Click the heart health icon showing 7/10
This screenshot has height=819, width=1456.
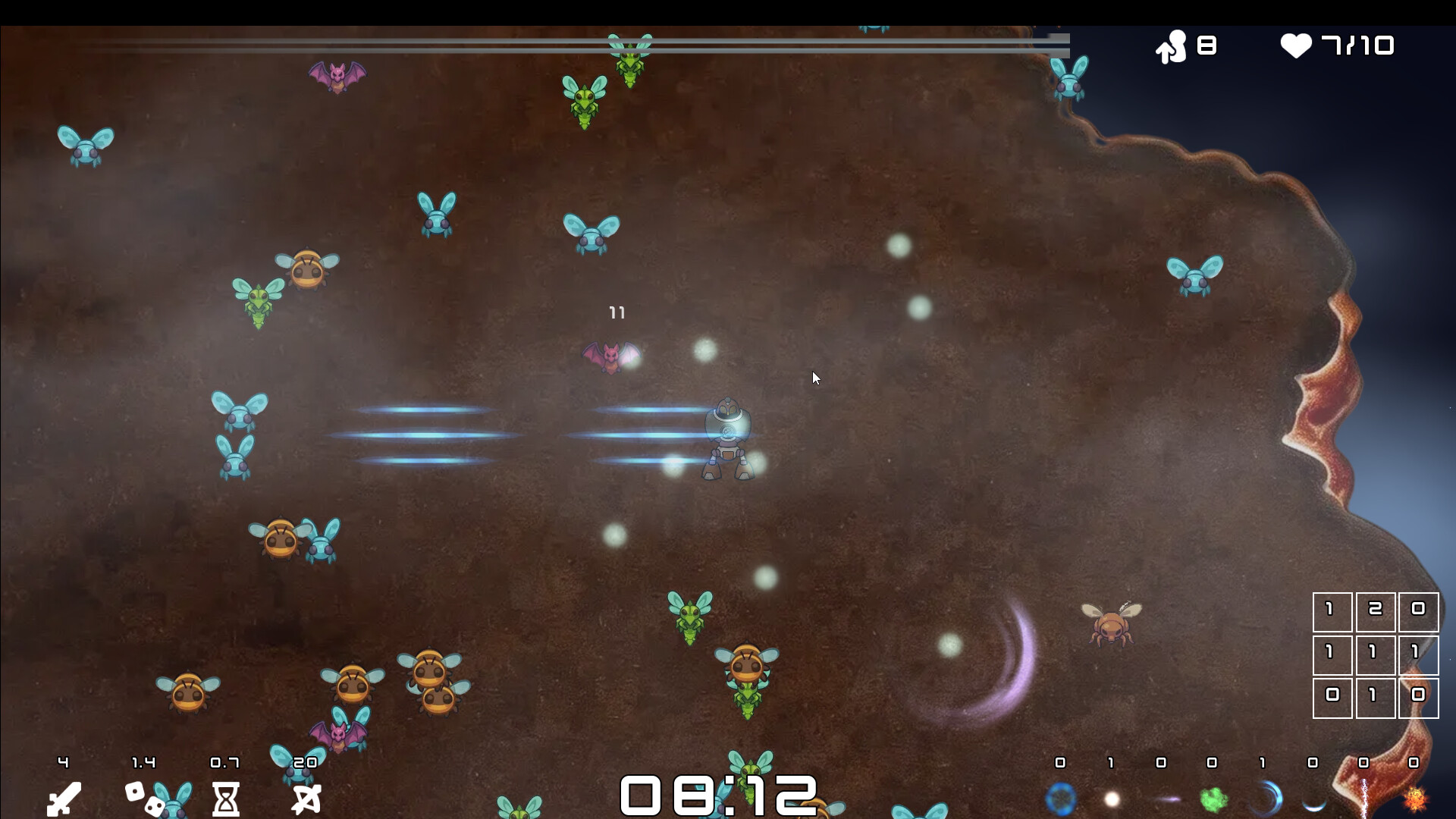[1298, 46]
